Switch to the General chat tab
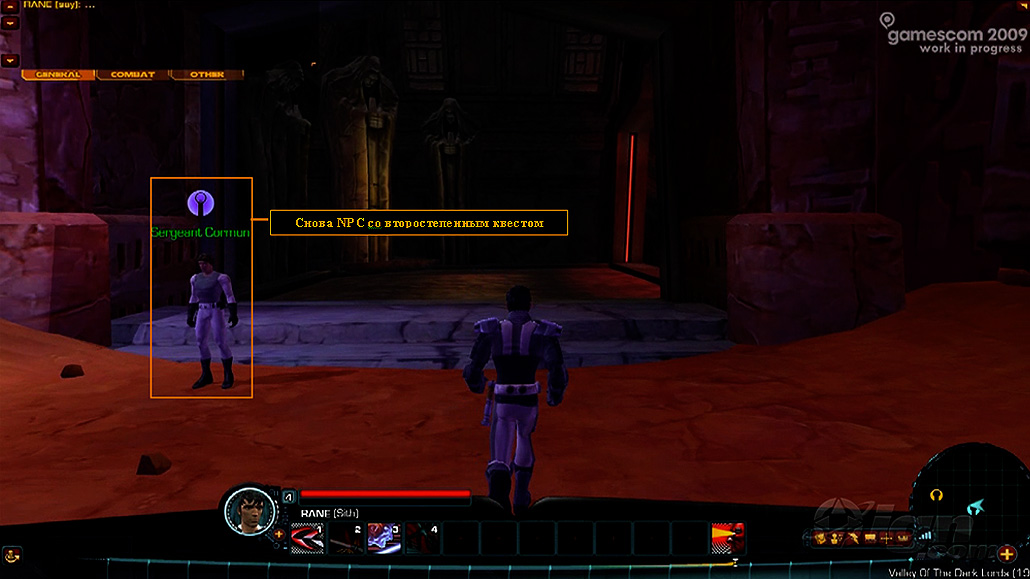The width and height of the screenshot is (1030, 579). click(58, 75)
